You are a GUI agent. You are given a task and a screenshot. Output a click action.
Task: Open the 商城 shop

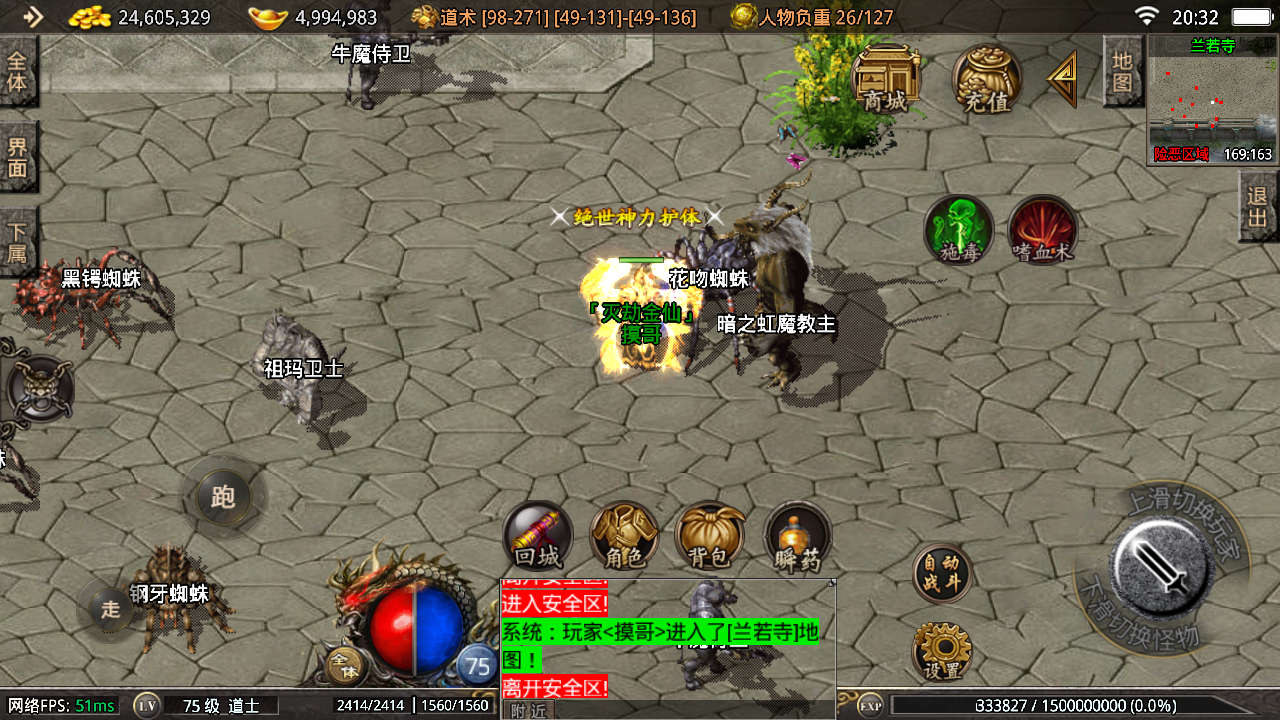tap(886, 79)
